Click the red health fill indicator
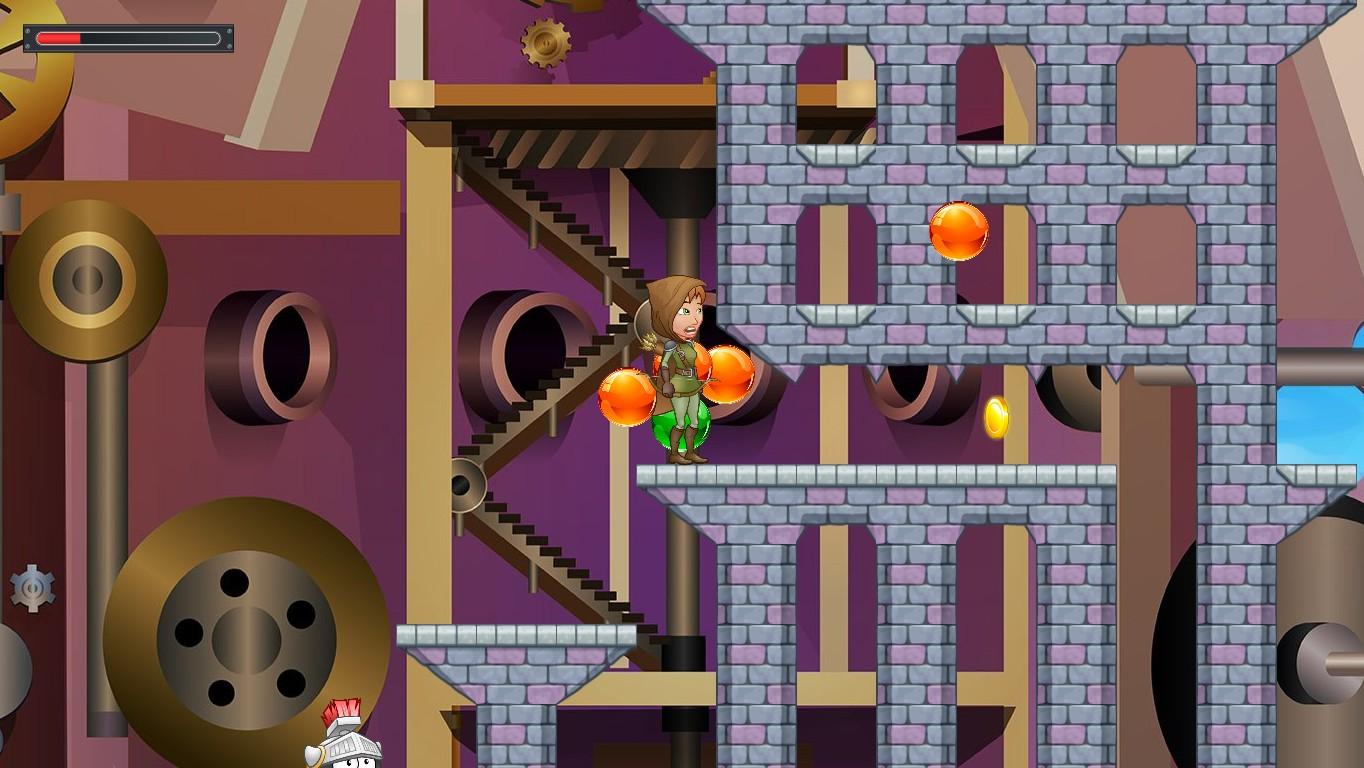The width and height of the screenshot is (1364, 768). click(57, 37)
